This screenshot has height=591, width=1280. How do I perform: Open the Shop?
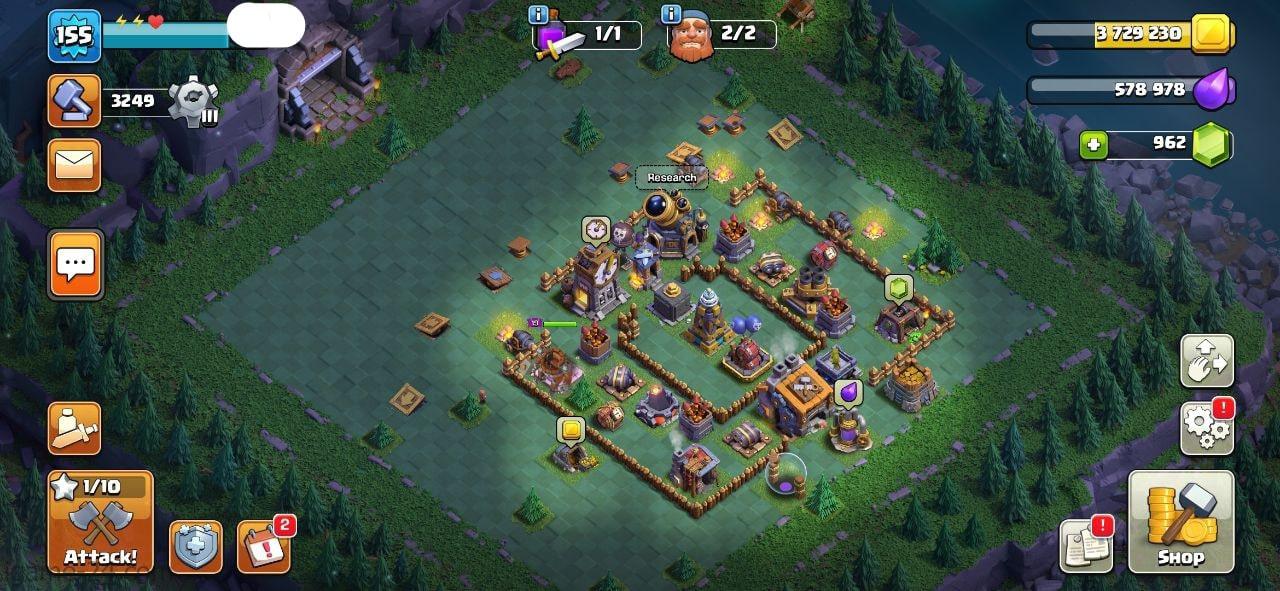click(1181, 522)
